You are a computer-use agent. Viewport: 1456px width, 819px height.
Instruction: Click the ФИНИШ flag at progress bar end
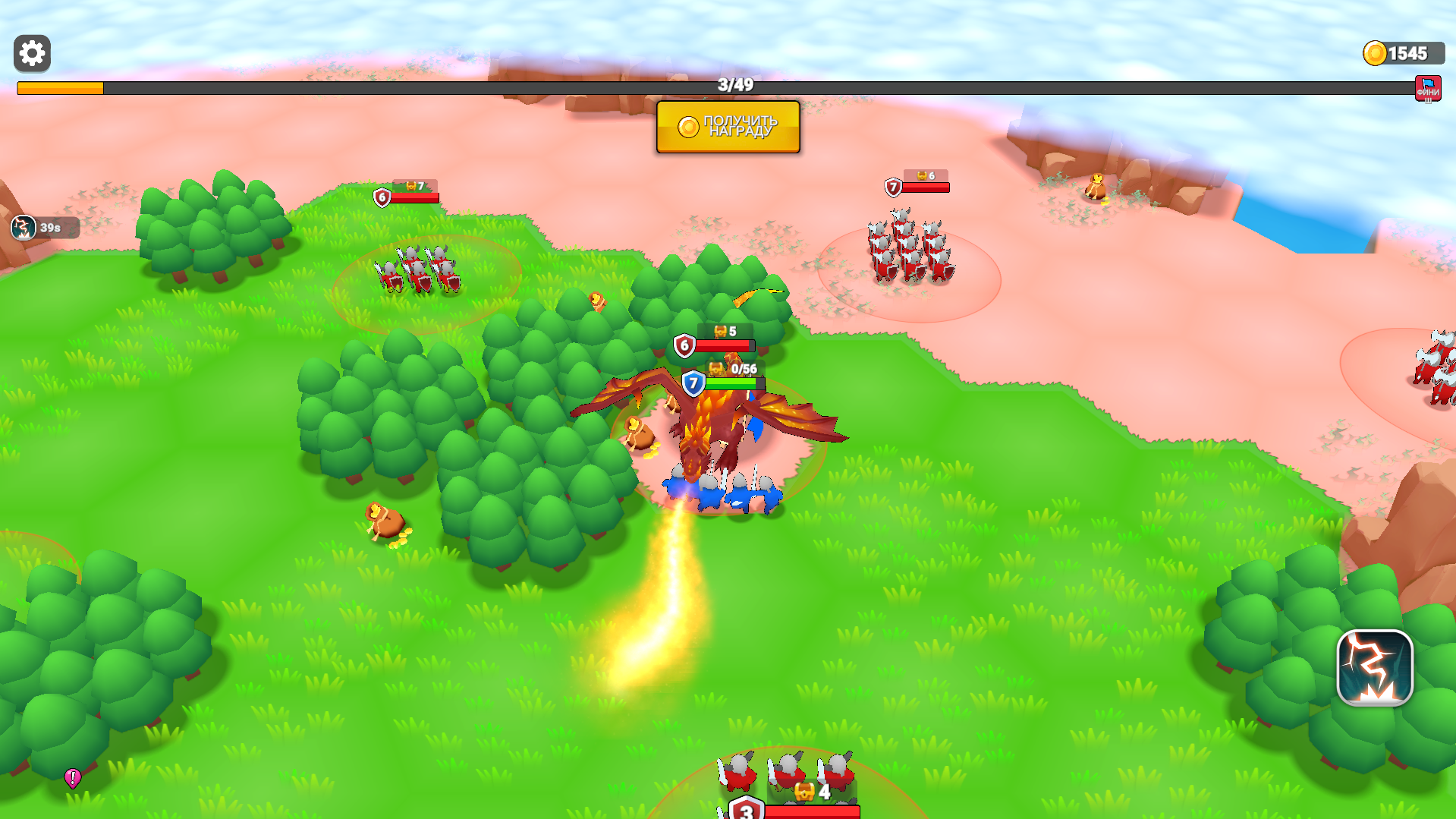tap(1429, 87)
